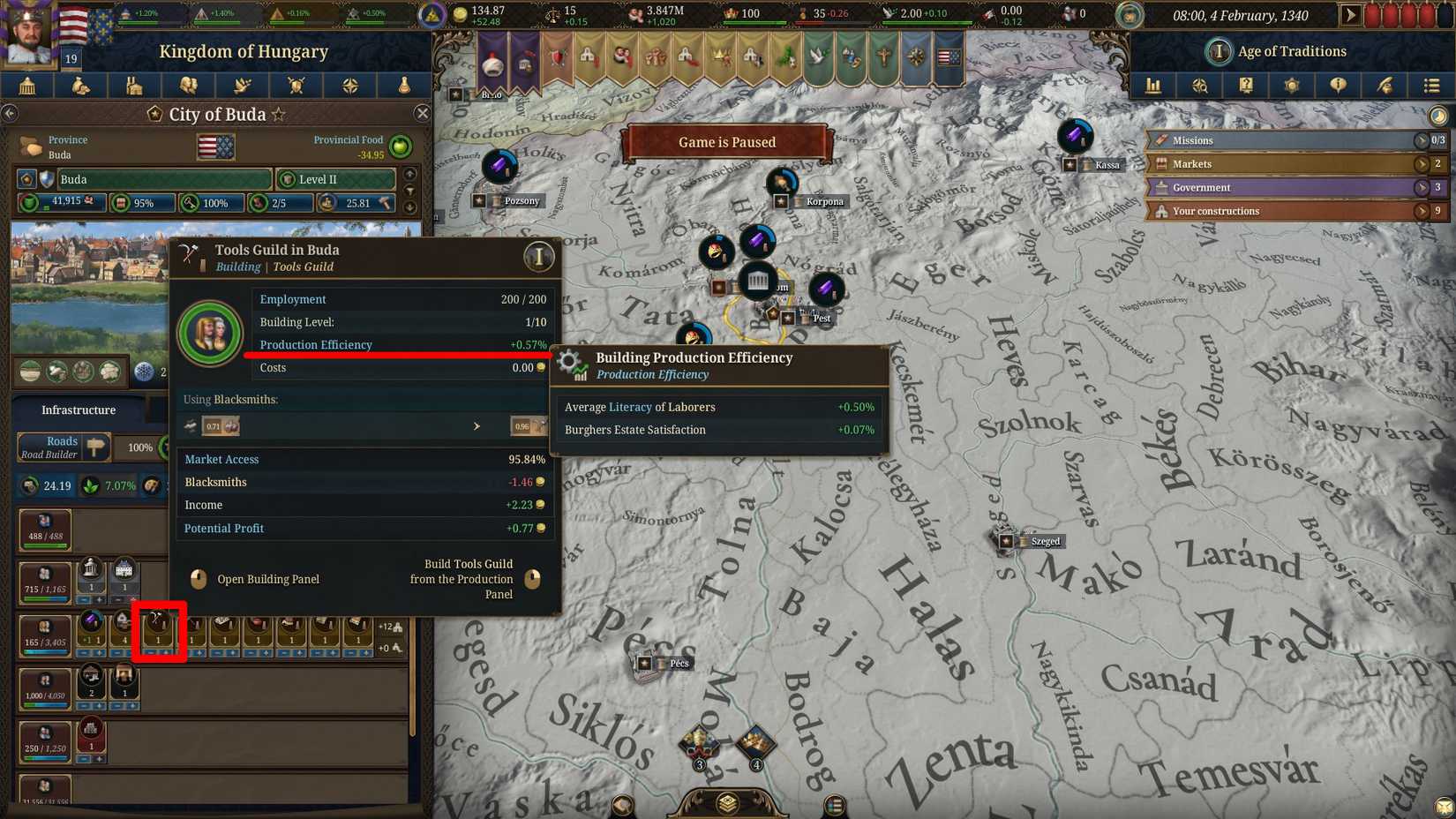
Task: Select the economy money-bag icon
Action: coord(82,85)
